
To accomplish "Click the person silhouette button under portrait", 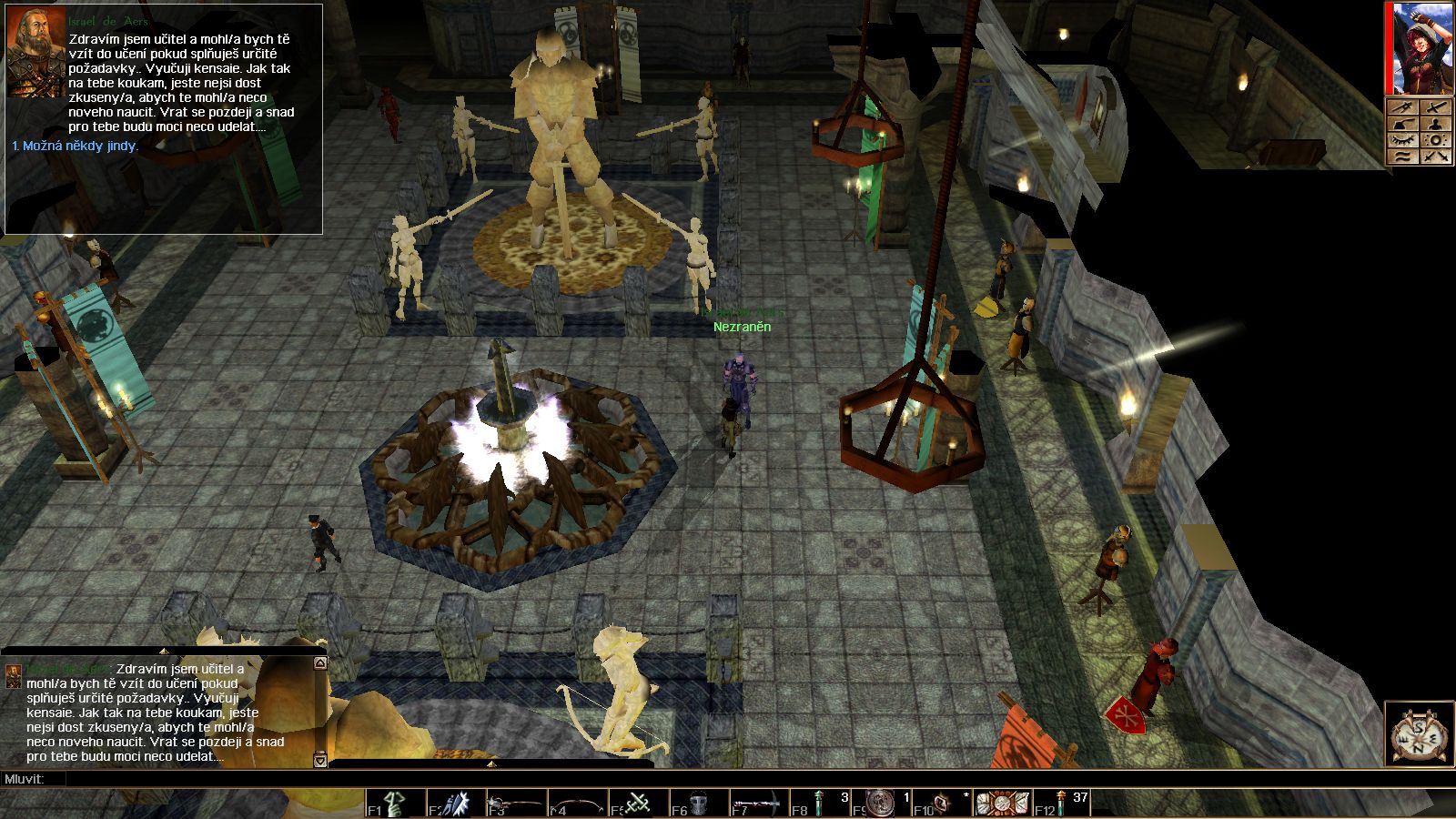I will tap(1435, 124).
